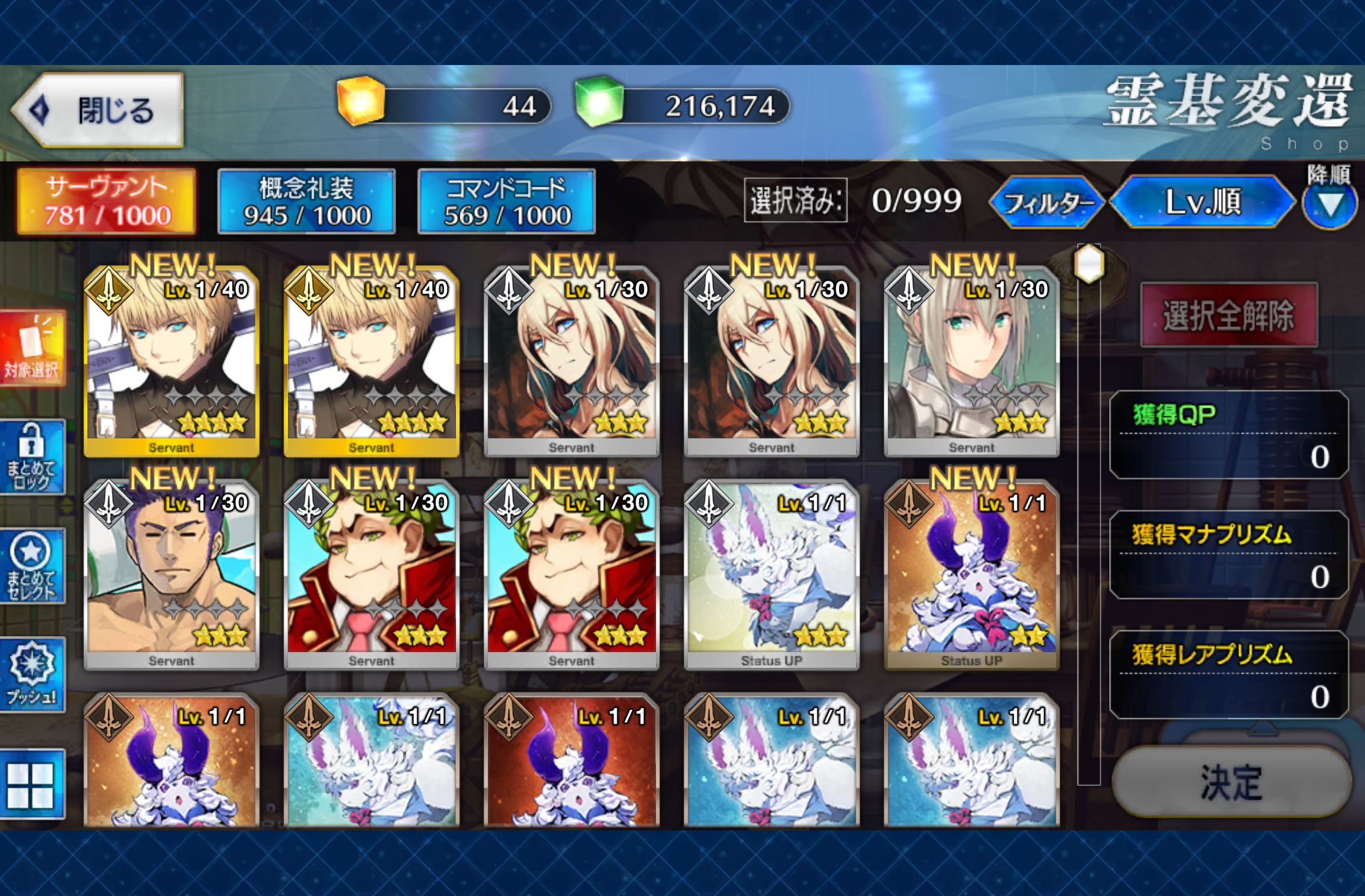The image size is (1365, 896).
Task: Tap the まとめてセレクト bulk select button
Action: [x=33, y=567]
